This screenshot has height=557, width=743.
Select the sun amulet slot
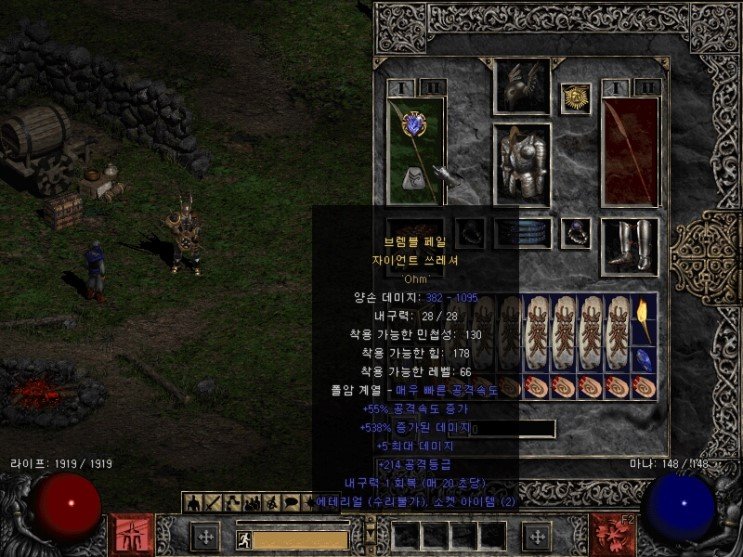coord(574,98)
